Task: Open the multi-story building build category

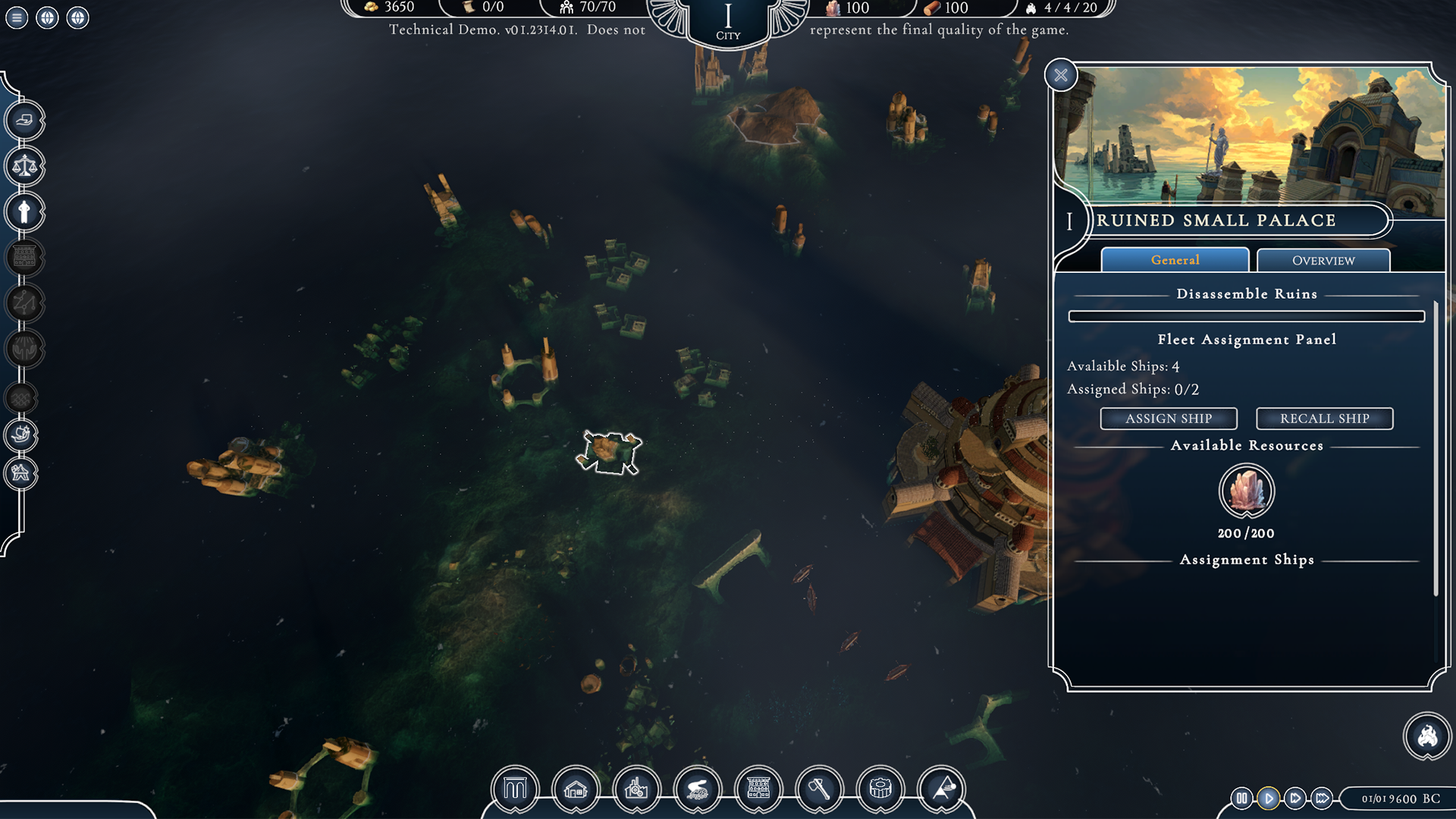Action: (x=758, y=789)
